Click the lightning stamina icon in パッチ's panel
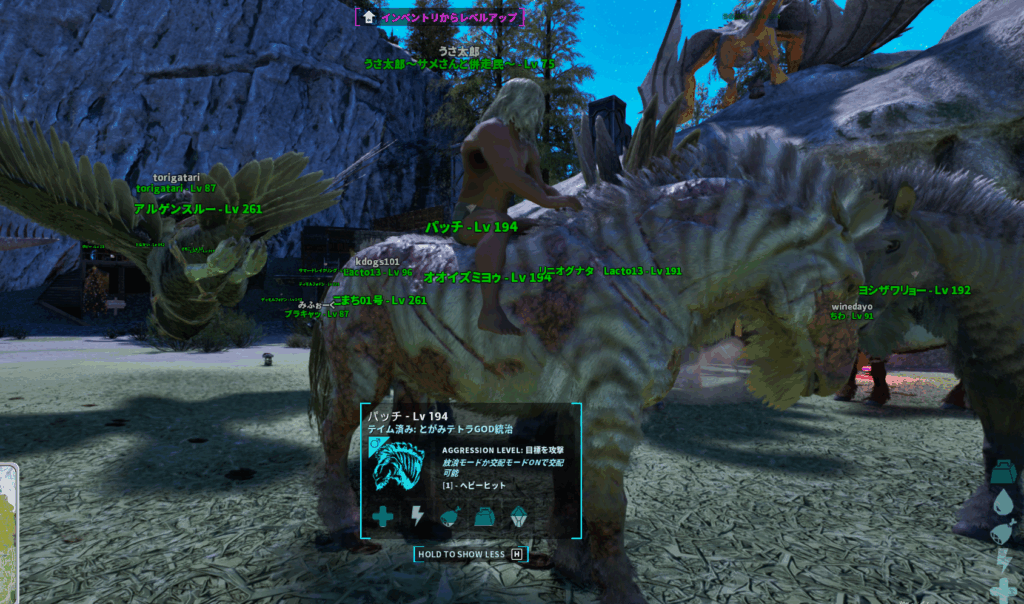The width and height of the screenshot is (1024, 604). pyautogui.click(x=417, y=516)
